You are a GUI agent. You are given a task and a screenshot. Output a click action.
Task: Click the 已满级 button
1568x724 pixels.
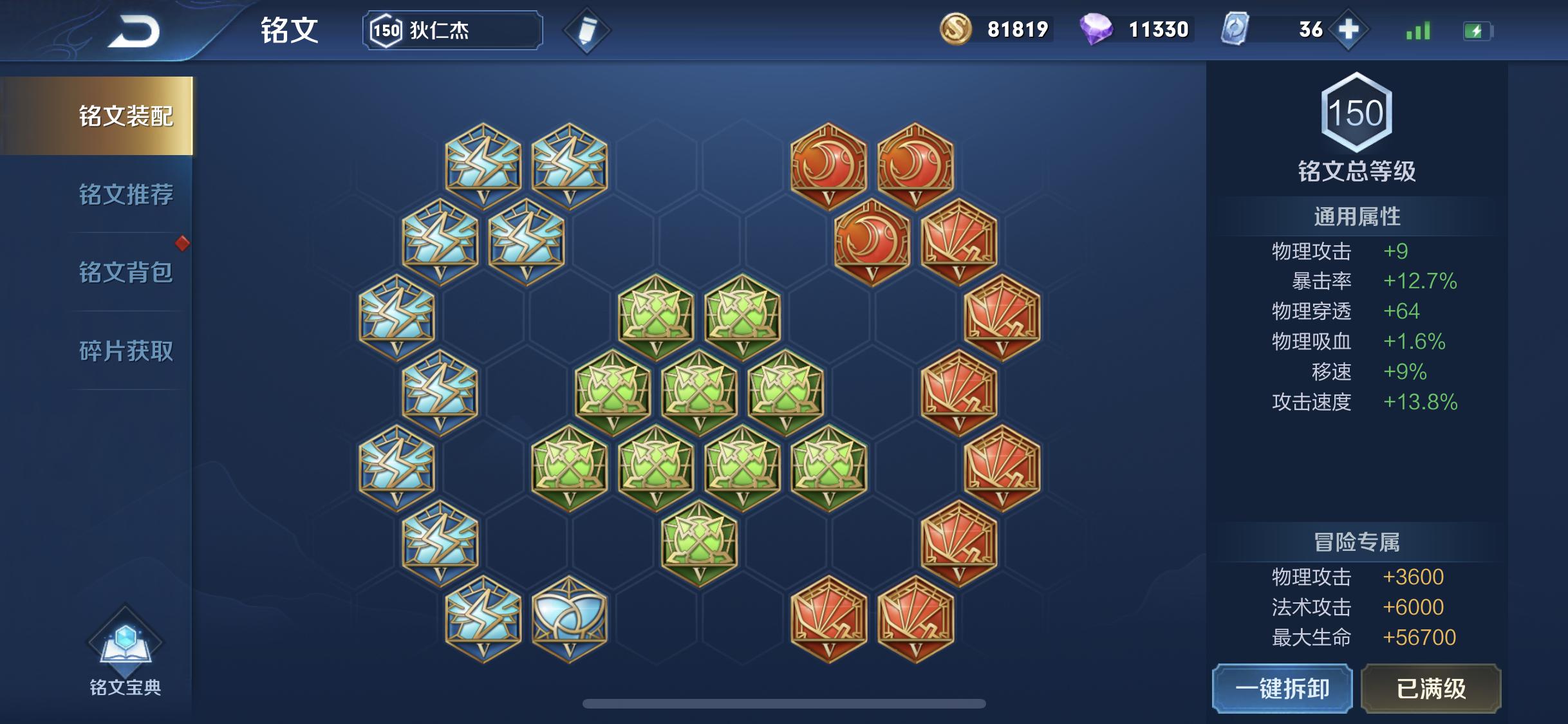click(x=1431, y=689)
